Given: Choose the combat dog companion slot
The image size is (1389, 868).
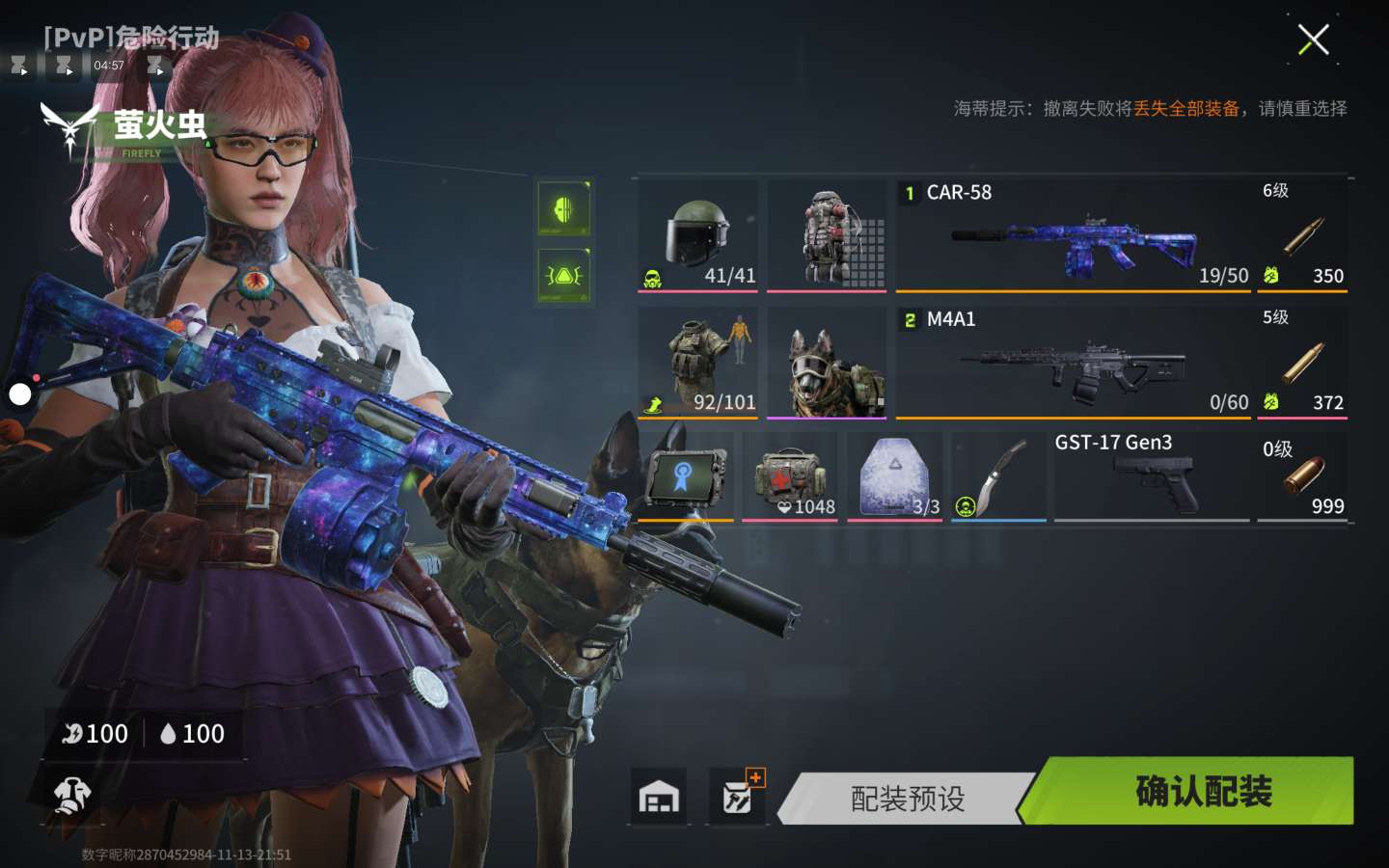Looking at the screenshot, I should click(x=827, y=364).
